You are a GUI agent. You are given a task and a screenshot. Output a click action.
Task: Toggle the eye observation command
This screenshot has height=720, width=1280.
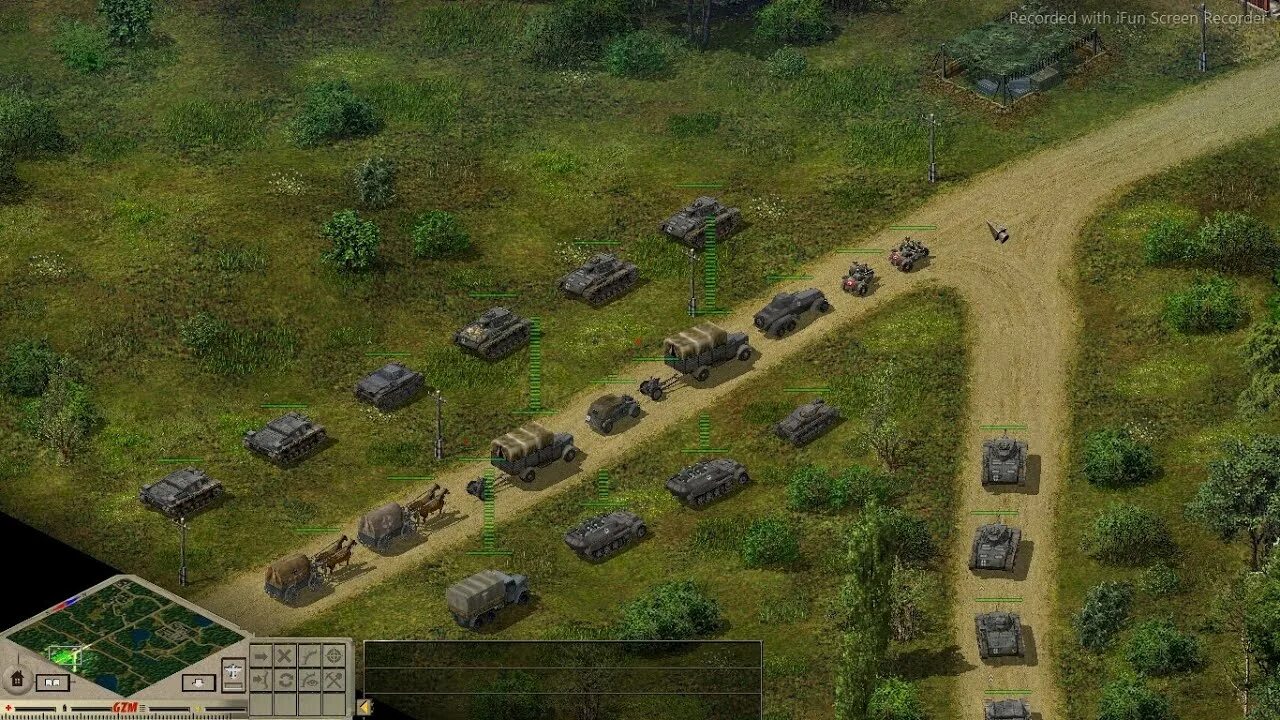coord(310,680)
